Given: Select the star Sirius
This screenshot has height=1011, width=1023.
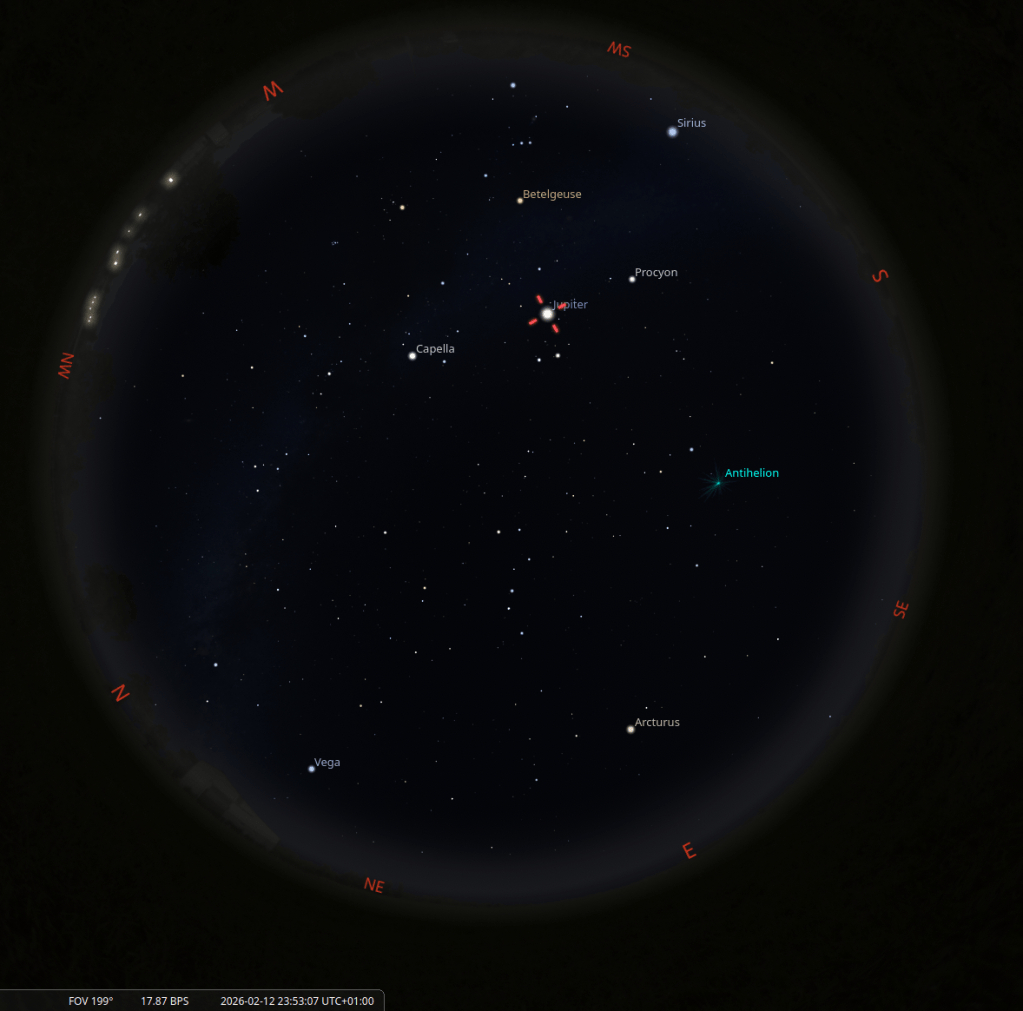Looking at the screenshot, I should point(673,131).
